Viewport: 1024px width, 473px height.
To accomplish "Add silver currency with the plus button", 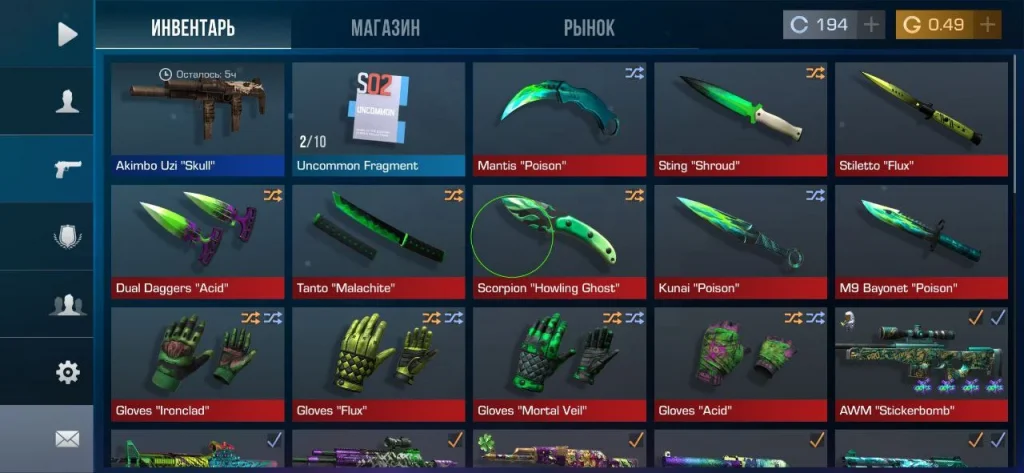I will pos(872,25).
